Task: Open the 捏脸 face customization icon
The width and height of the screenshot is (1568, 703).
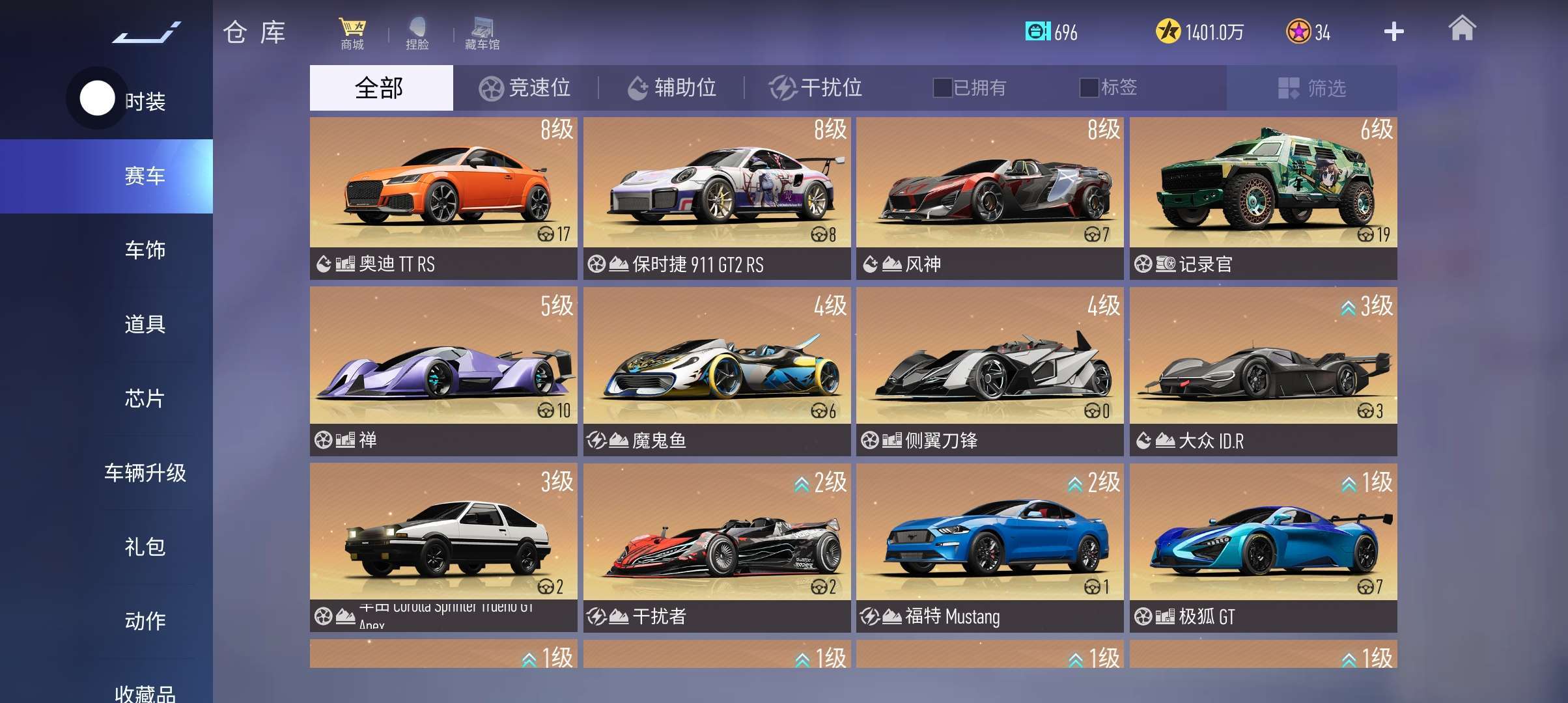Action: (x=417, y=33)
